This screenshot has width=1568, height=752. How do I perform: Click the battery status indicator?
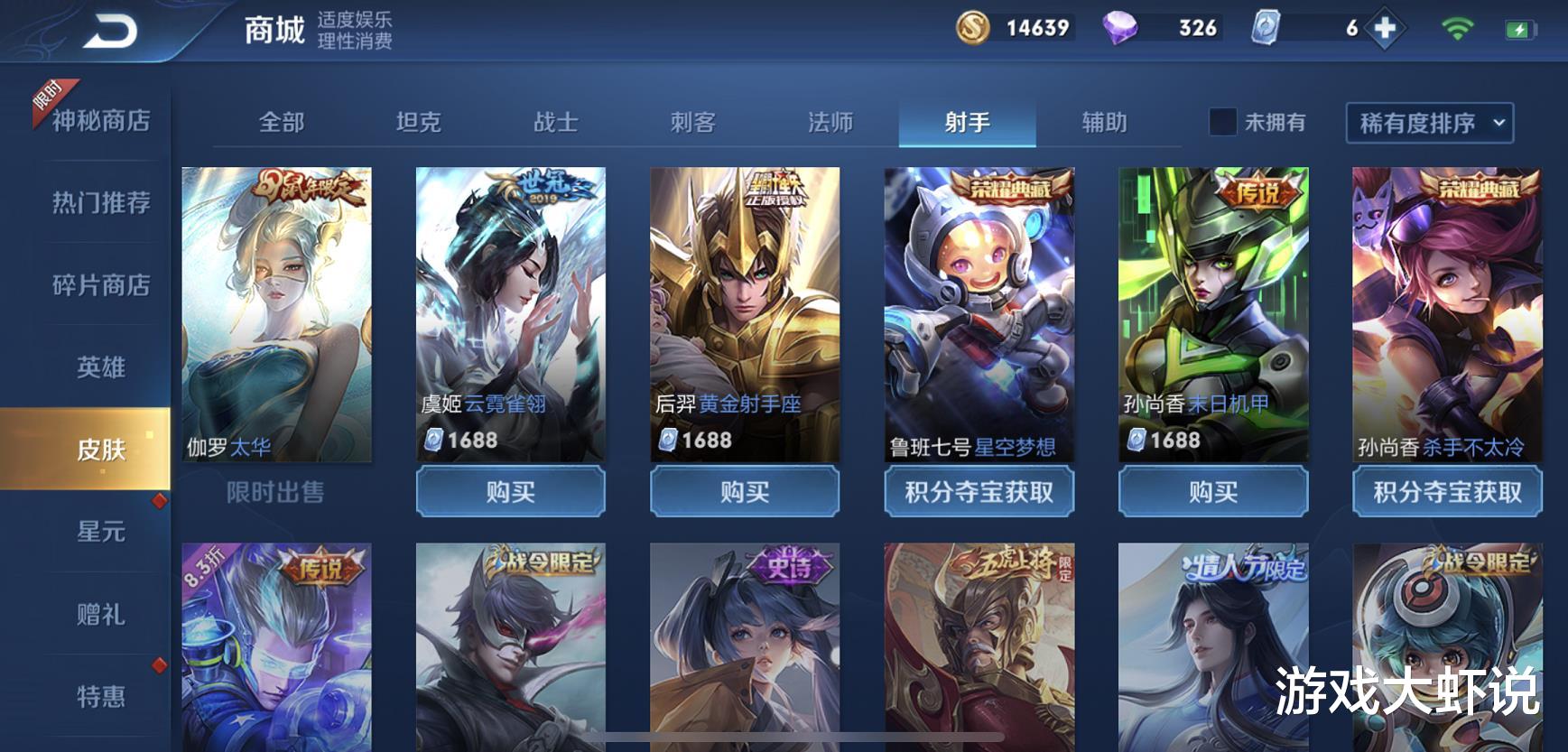(1522, 30)
